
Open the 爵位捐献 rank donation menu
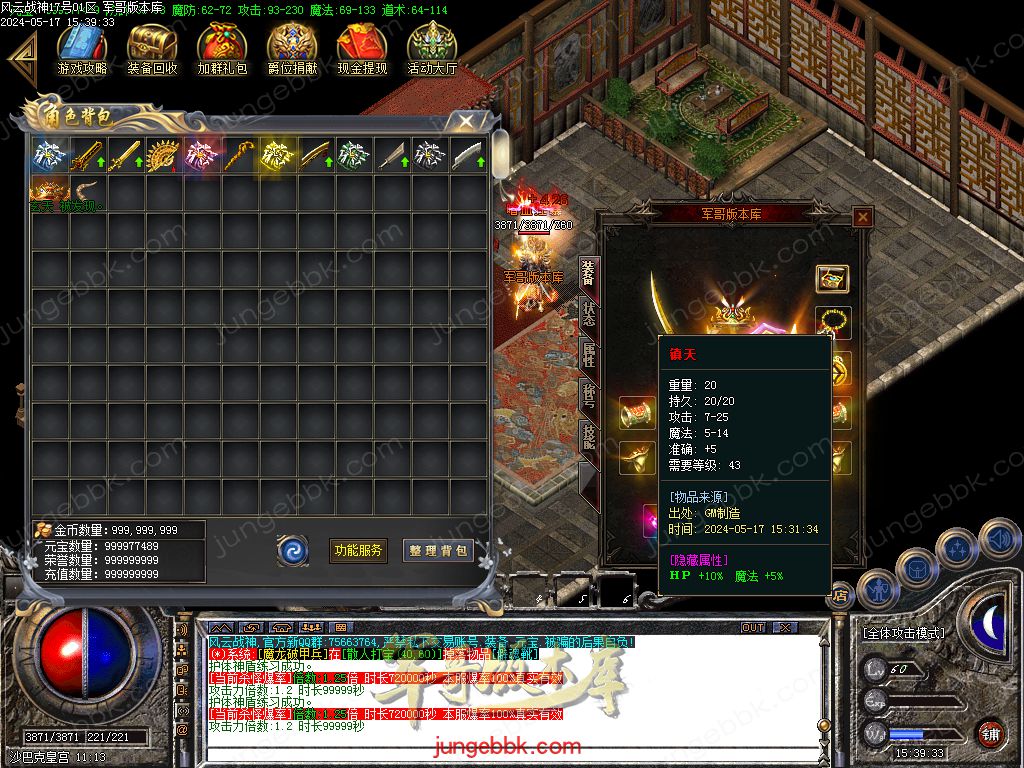click(292, 48)
